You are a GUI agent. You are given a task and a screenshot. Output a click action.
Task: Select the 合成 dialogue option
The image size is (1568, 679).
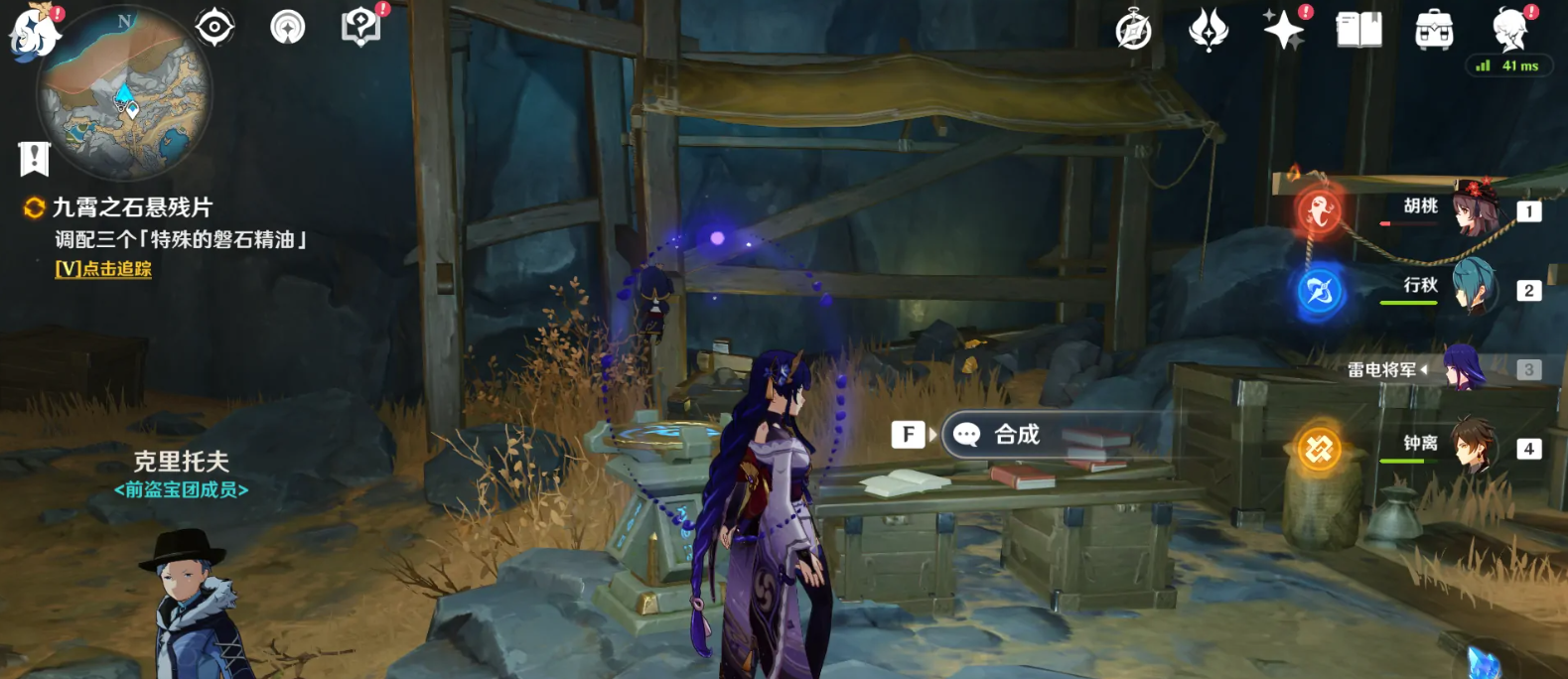(x=1017, y=435)
